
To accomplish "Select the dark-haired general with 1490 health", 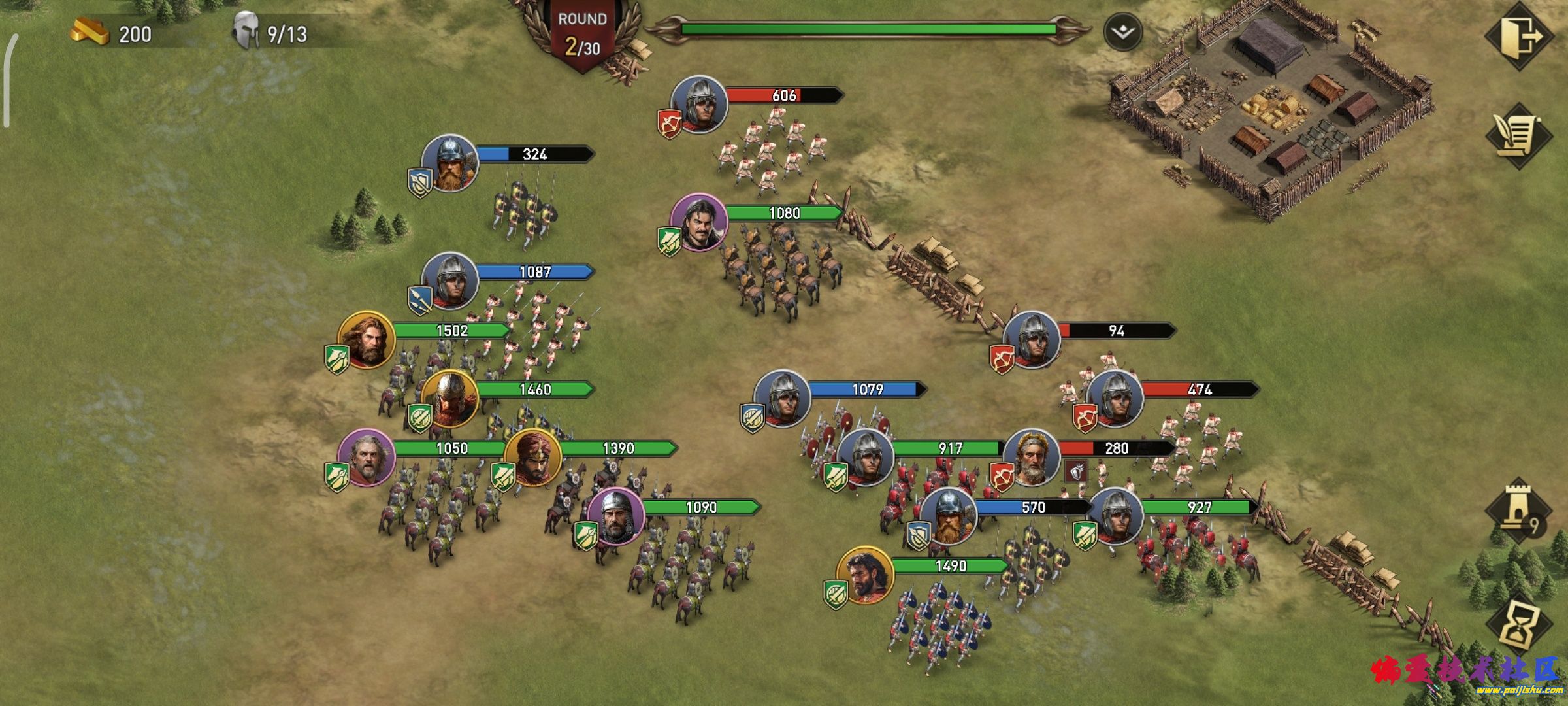I will coord(865,575).
